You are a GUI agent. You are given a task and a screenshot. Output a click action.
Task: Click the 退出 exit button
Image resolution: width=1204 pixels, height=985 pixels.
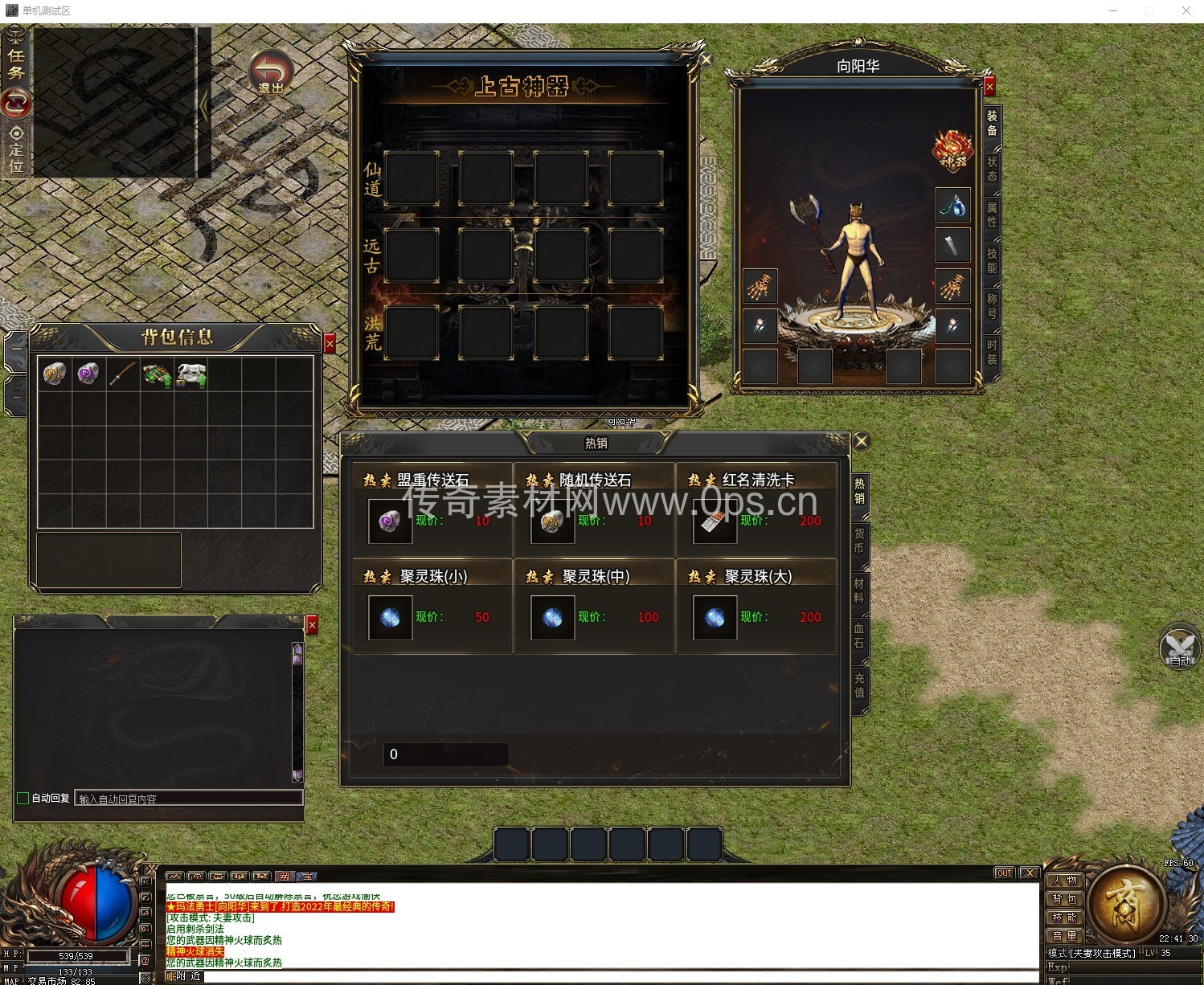[x=270, y=72]
